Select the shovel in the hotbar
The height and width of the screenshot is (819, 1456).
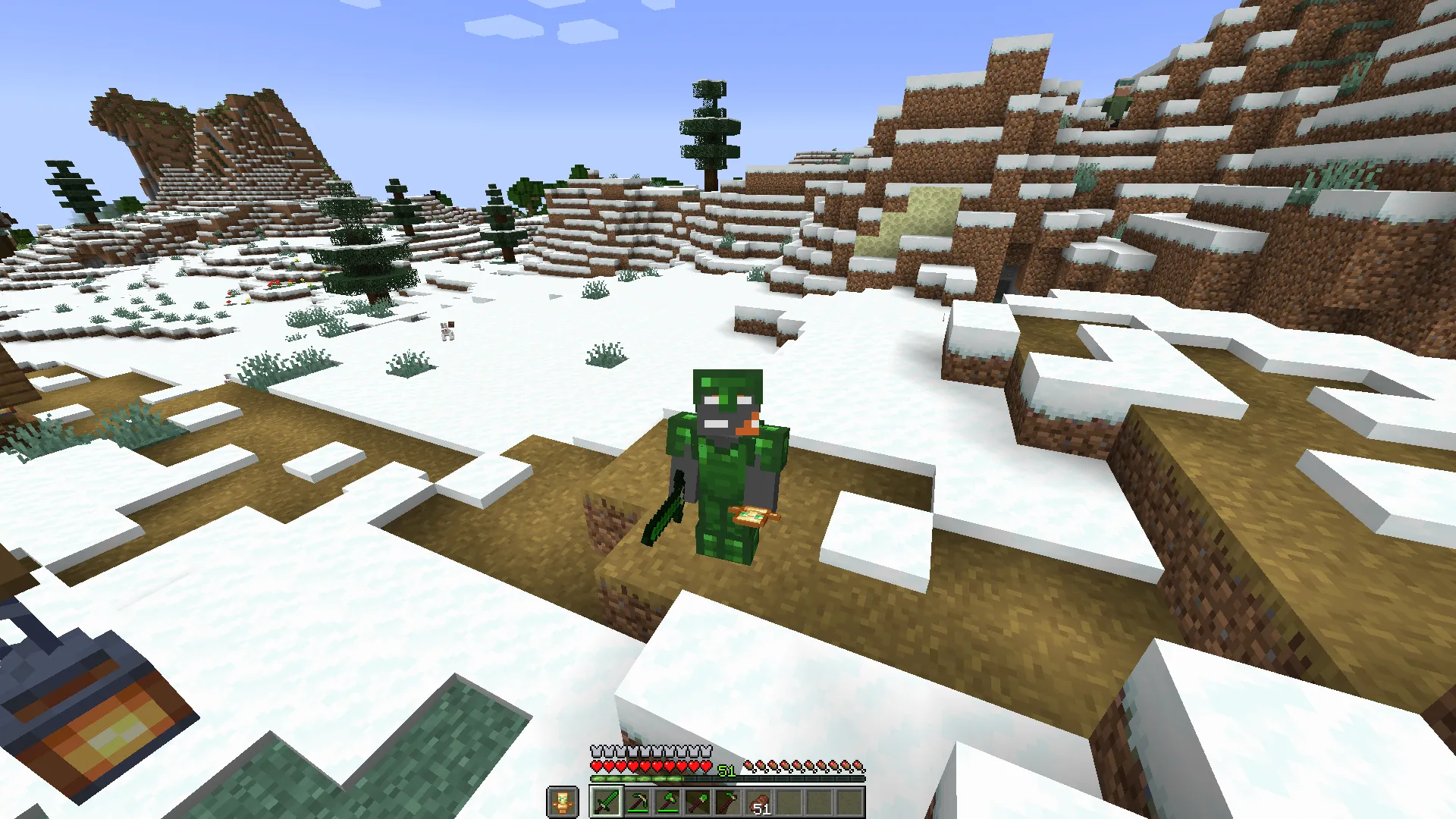click(x=699, y=802)
